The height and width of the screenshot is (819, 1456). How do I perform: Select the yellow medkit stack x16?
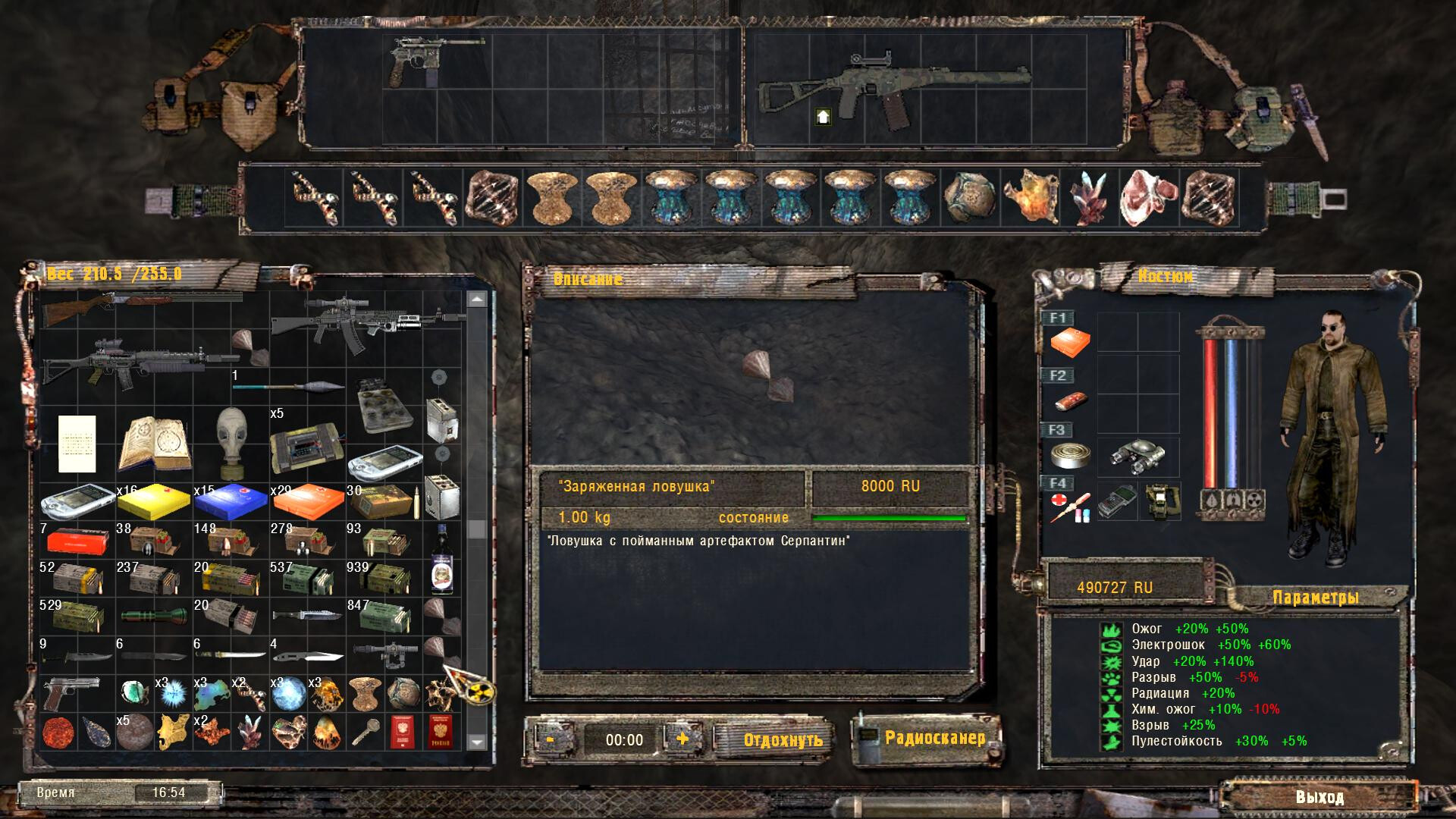point(154,500)
